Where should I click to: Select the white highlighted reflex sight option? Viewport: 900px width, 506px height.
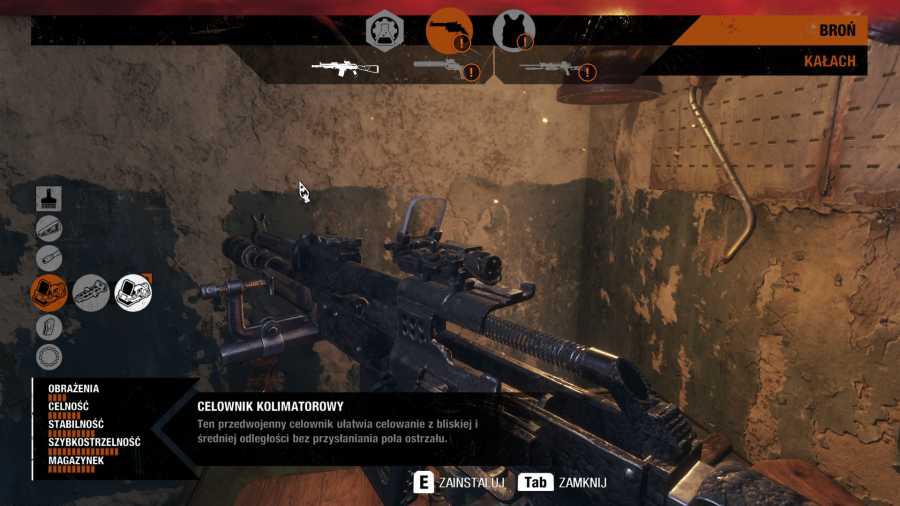(x=133, y=292)
